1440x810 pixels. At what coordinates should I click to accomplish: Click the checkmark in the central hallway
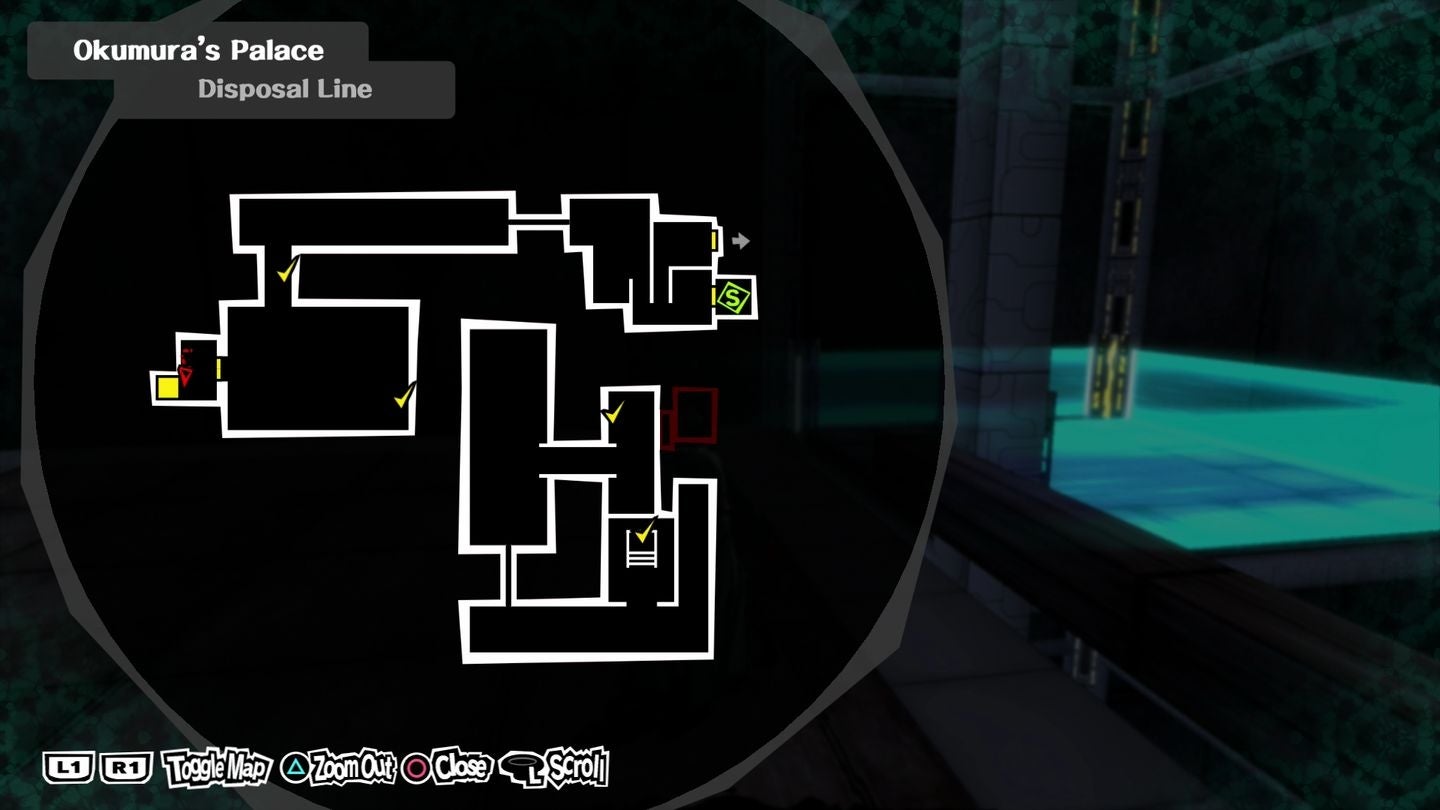coord(613,411)
